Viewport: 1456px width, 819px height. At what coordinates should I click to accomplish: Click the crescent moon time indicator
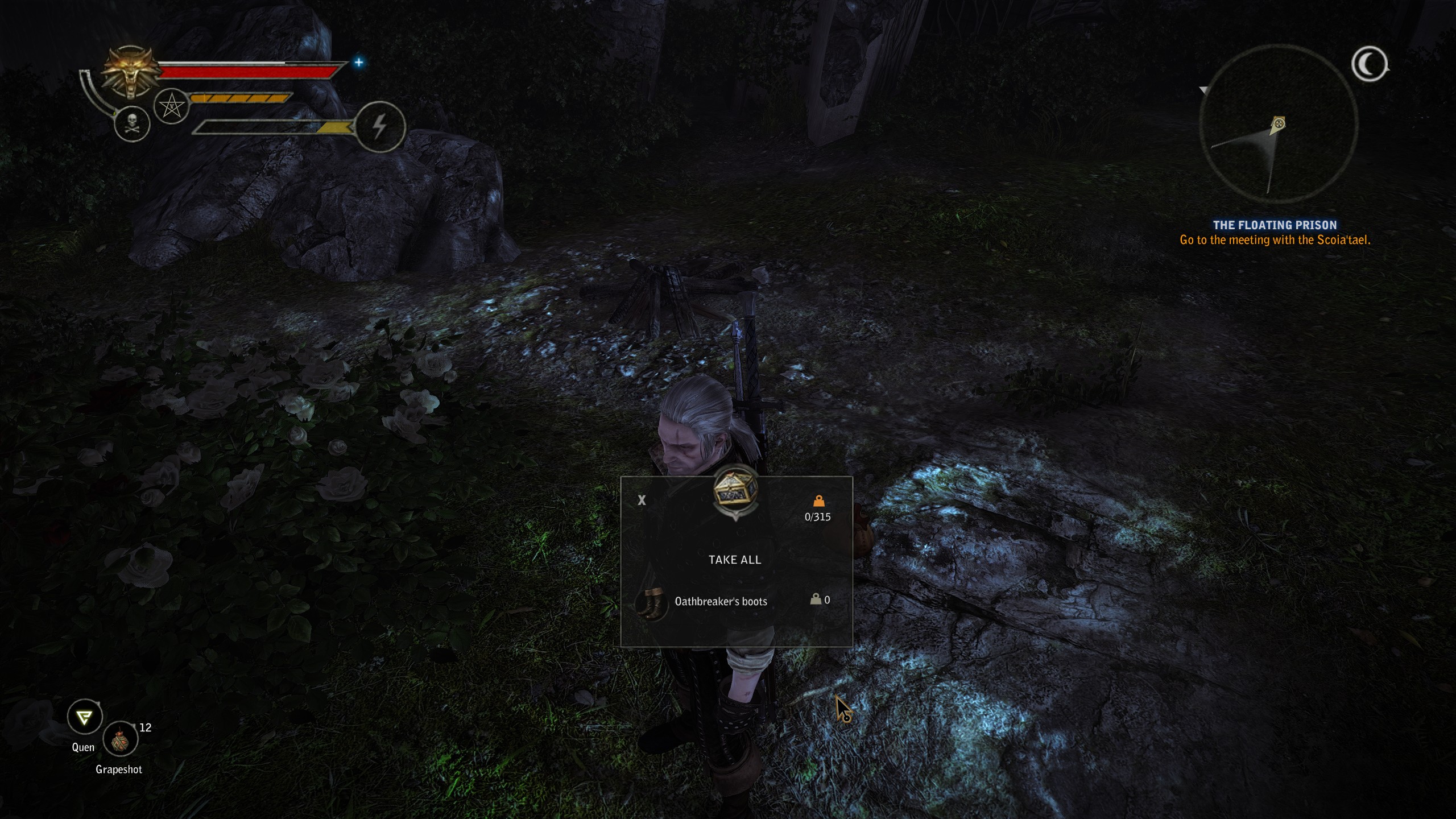(x=1370, y=64)
